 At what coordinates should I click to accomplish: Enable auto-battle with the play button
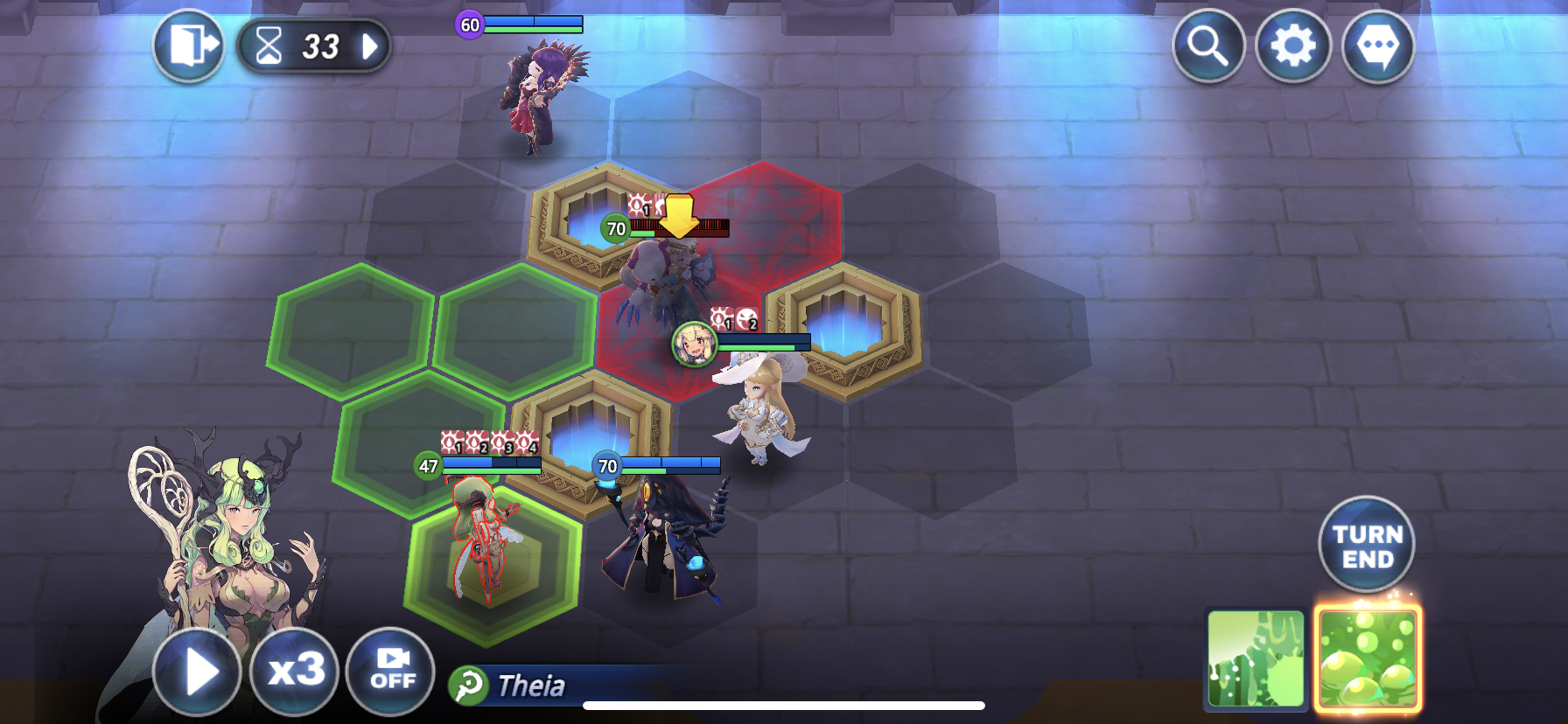point(197,671)
